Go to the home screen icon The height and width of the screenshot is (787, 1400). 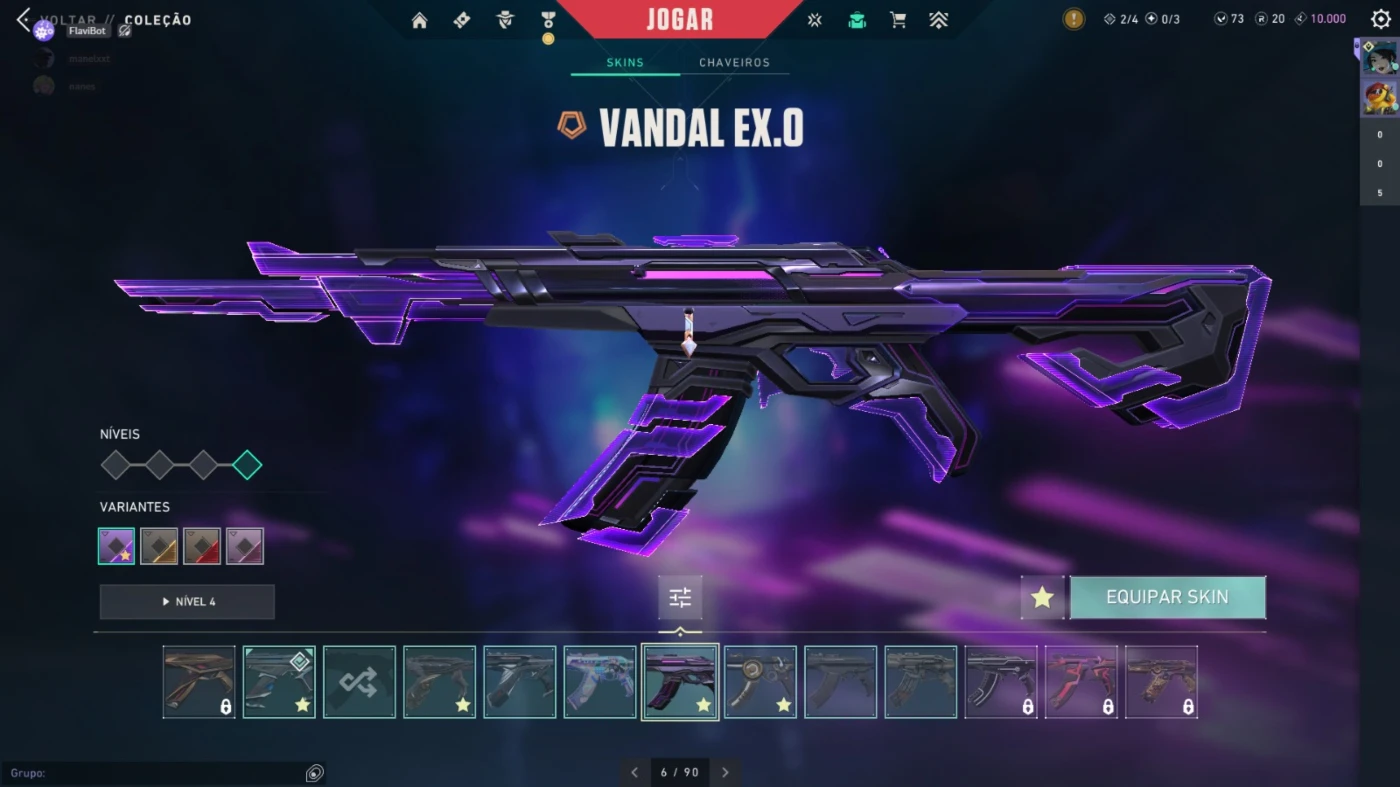tap(419, 20)
